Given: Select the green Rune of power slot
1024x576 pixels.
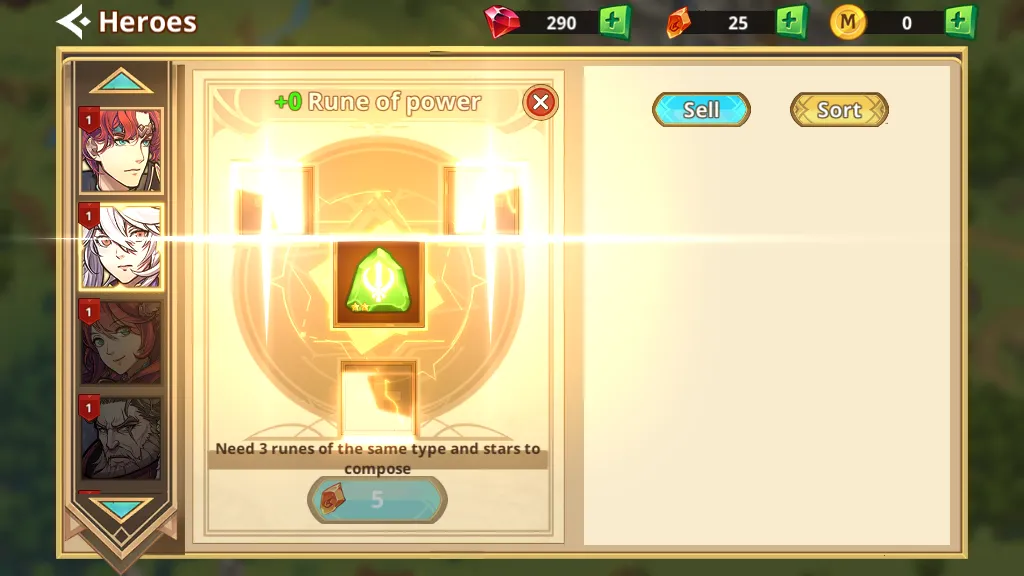Looking at the screenshot, I should [x=379, y=285].
